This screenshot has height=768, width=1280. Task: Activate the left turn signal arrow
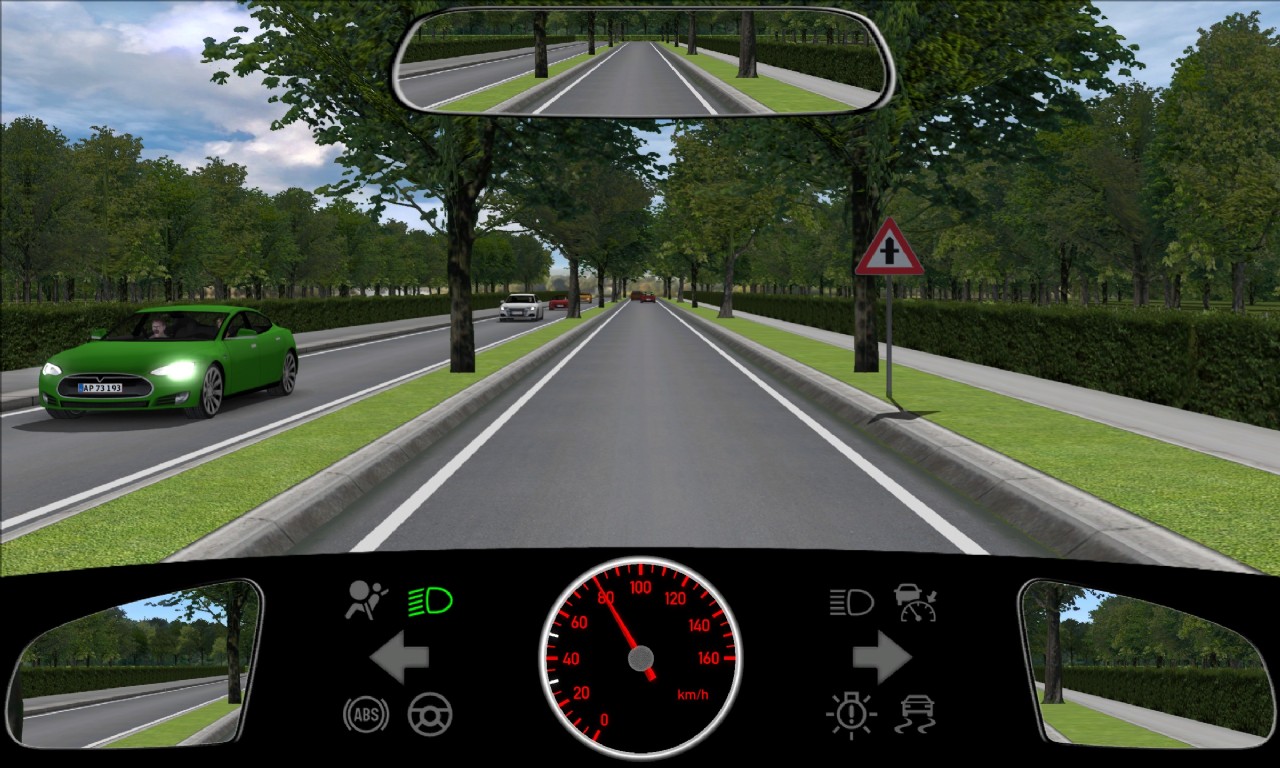399,657
